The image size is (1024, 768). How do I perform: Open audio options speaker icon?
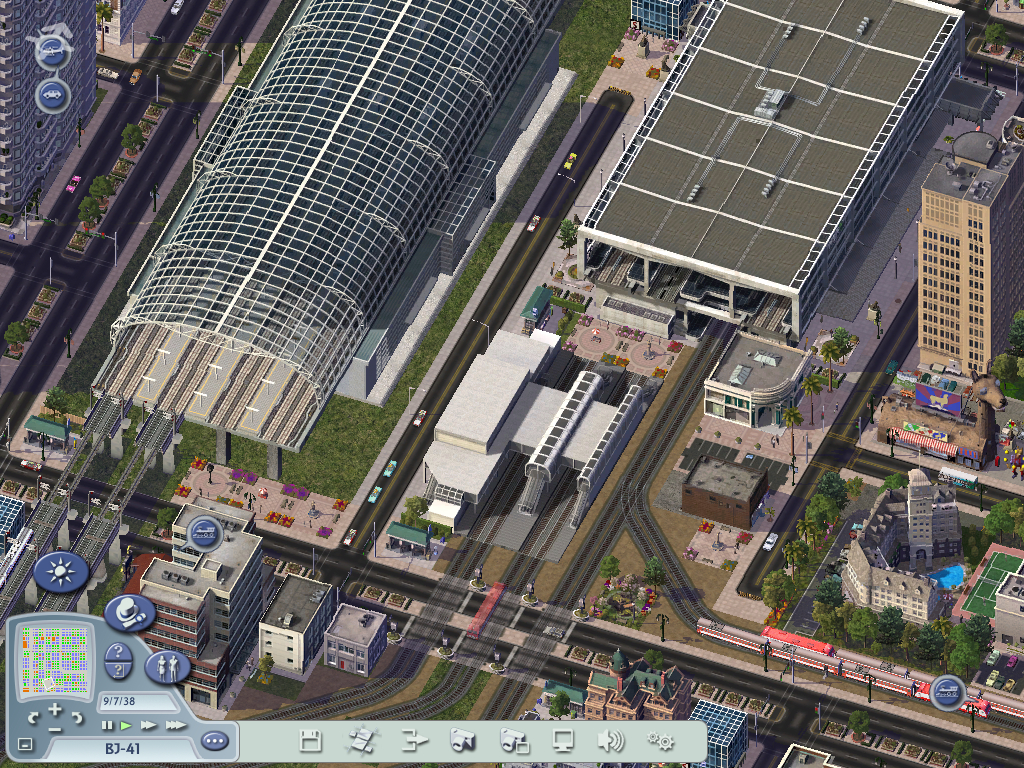click(609, 741)
